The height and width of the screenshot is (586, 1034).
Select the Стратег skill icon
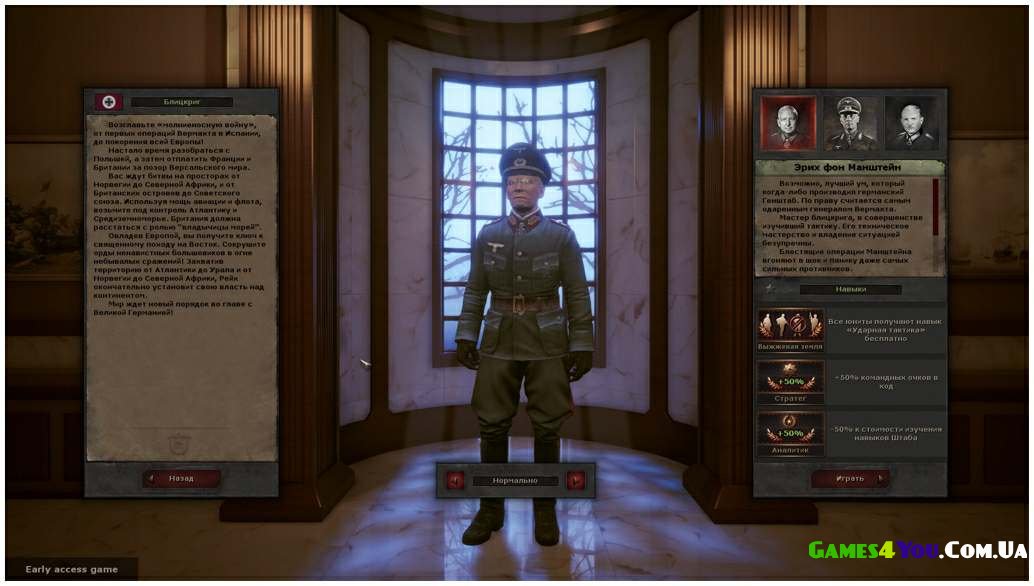tap(790, 379)
